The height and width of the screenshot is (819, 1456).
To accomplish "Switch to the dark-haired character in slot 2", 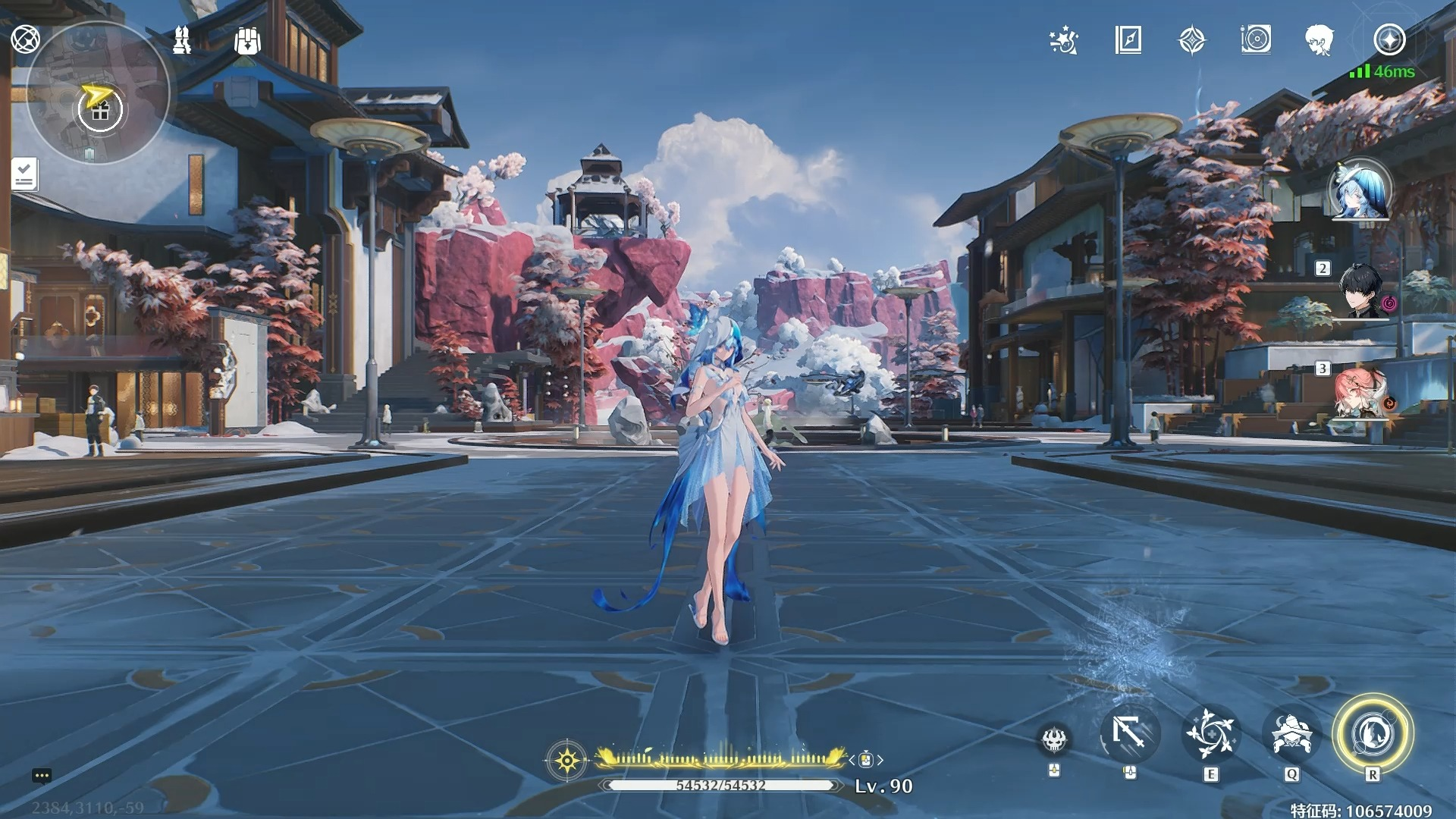I will tap(1363, 291).
